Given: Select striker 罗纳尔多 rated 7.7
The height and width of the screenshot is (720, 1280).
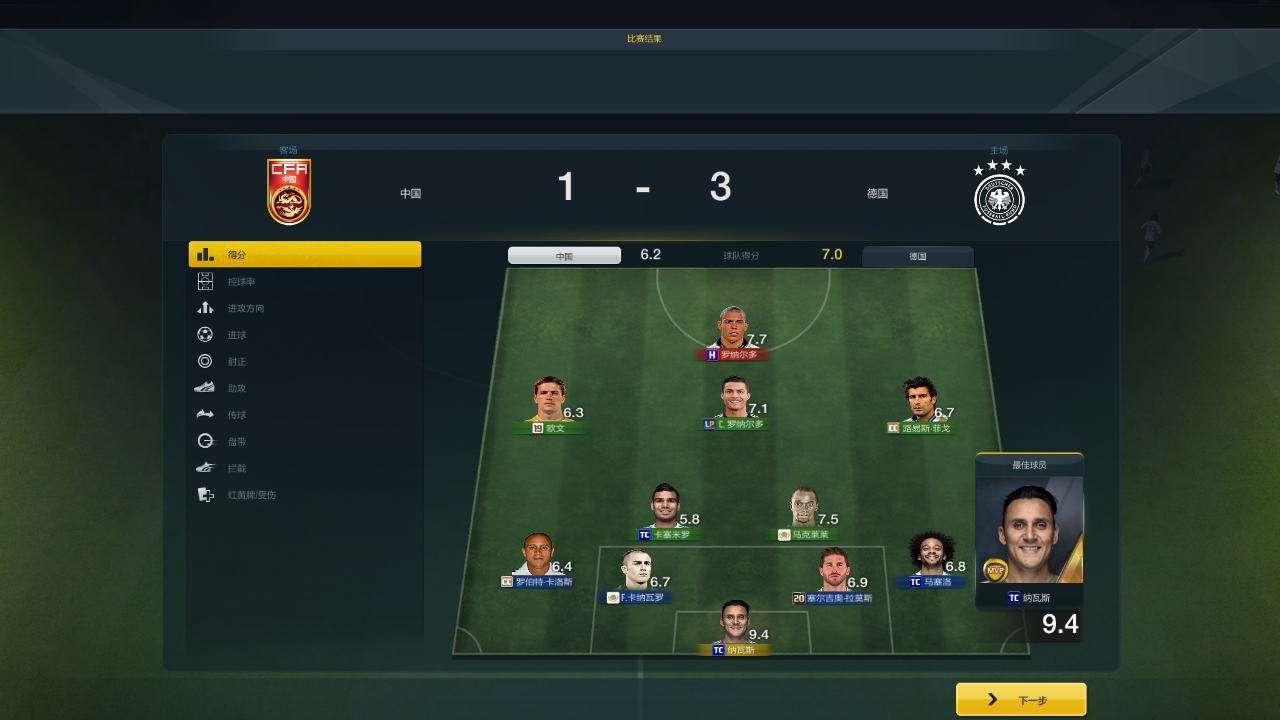Looking at the screenshot, I should point(733,334).
